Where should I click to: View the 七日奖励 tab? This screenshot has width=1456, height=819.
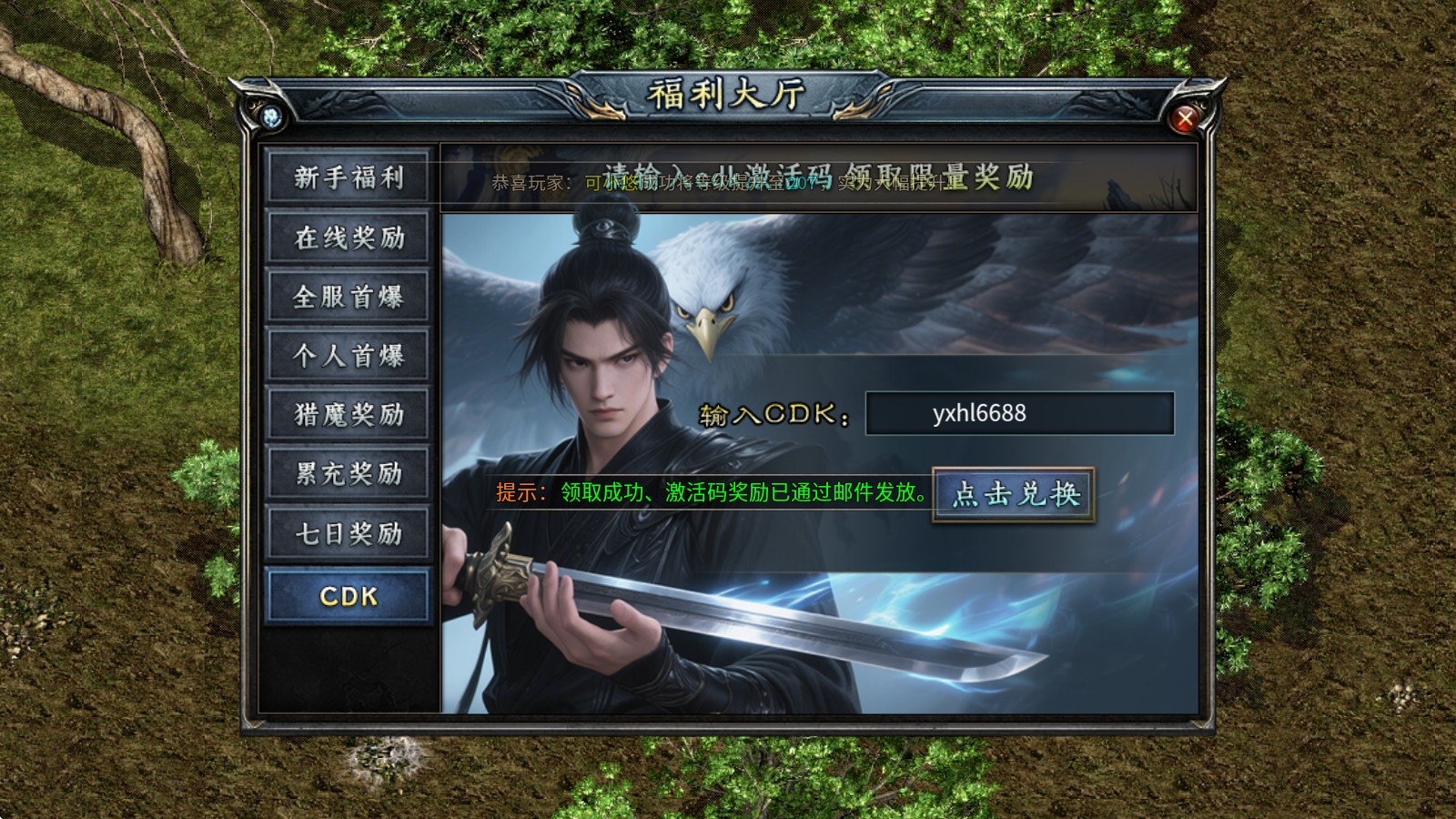click(x=348, y=533)
